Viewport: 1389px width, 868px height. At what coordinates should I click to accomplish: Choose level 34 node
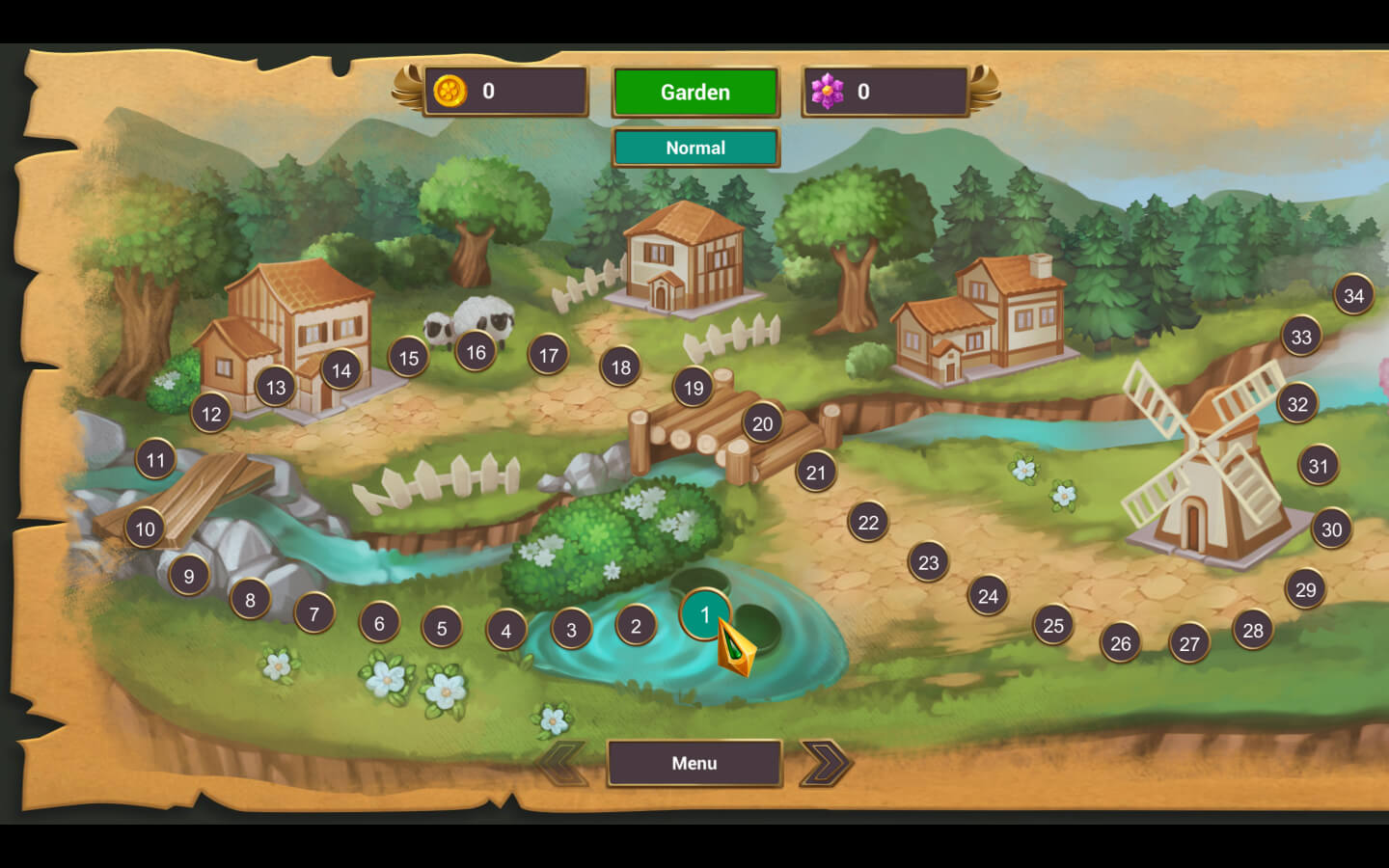pyautogui.click(x=1353, y=295)
